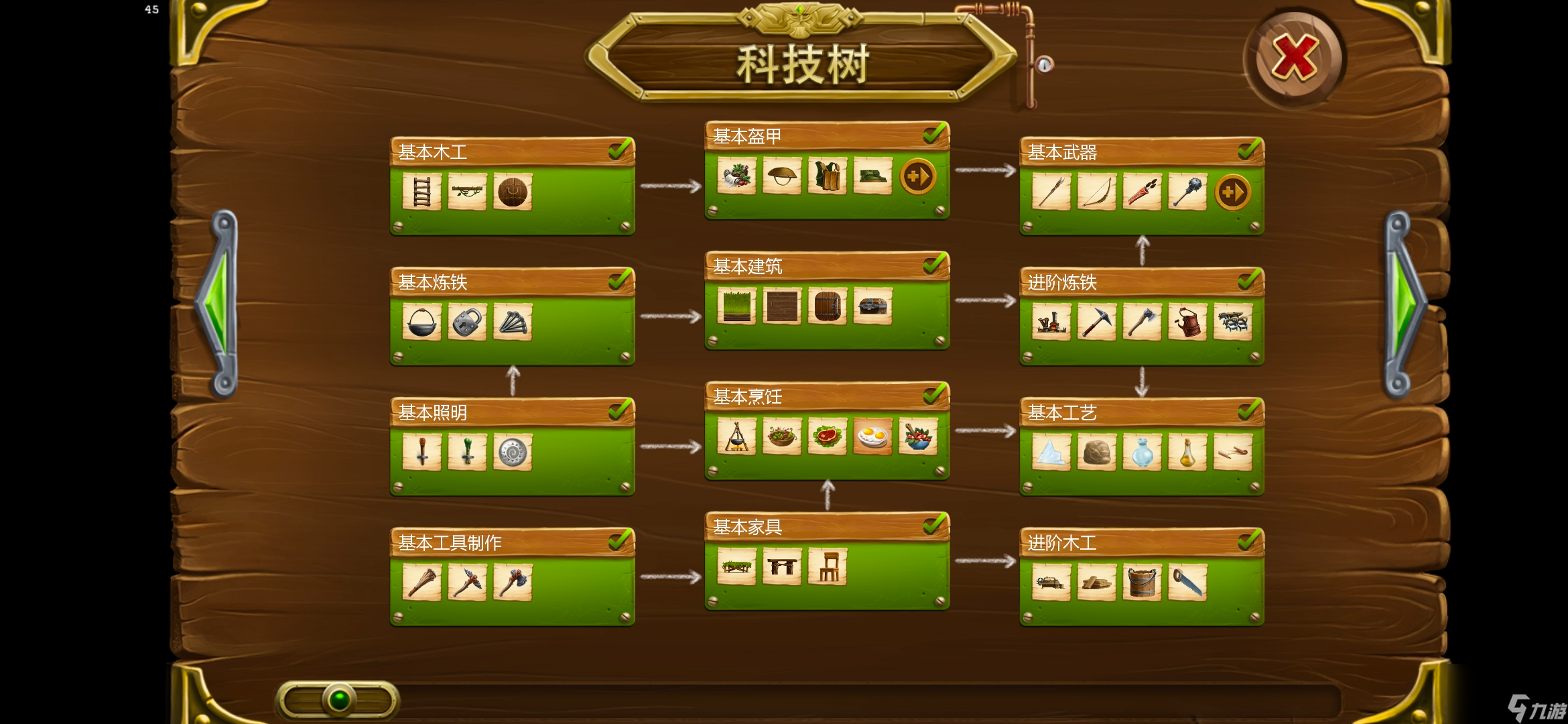Click the helmet icon under 基本盔甲
This screenshot has width=1568, height=724.
point(781,175)
